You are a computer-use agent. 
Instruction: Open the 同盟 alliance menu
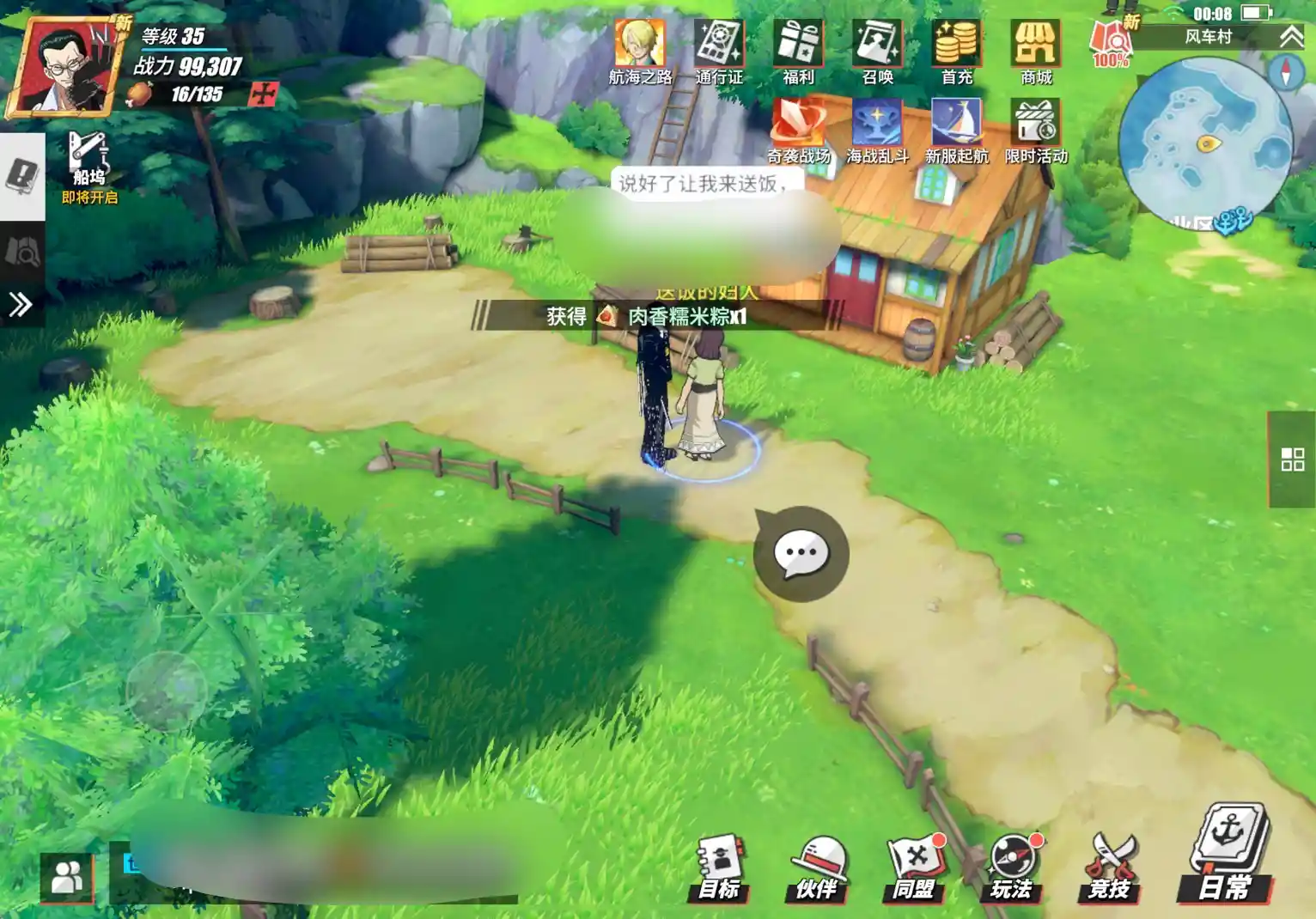tap(913, 867)
